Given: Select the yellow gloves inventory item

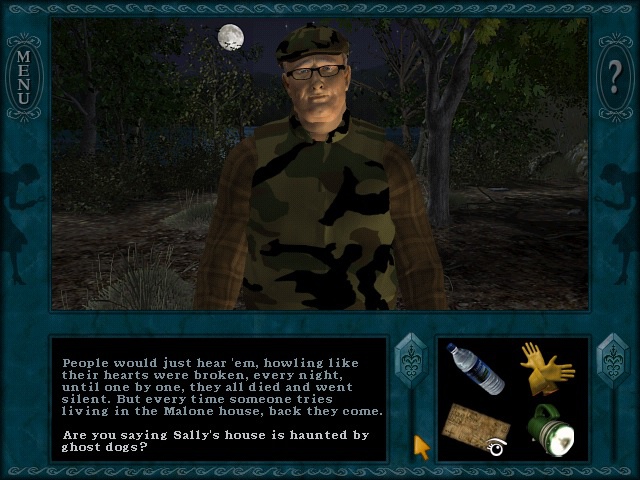Looking at the screenshot, I should (x=546, y=367).
